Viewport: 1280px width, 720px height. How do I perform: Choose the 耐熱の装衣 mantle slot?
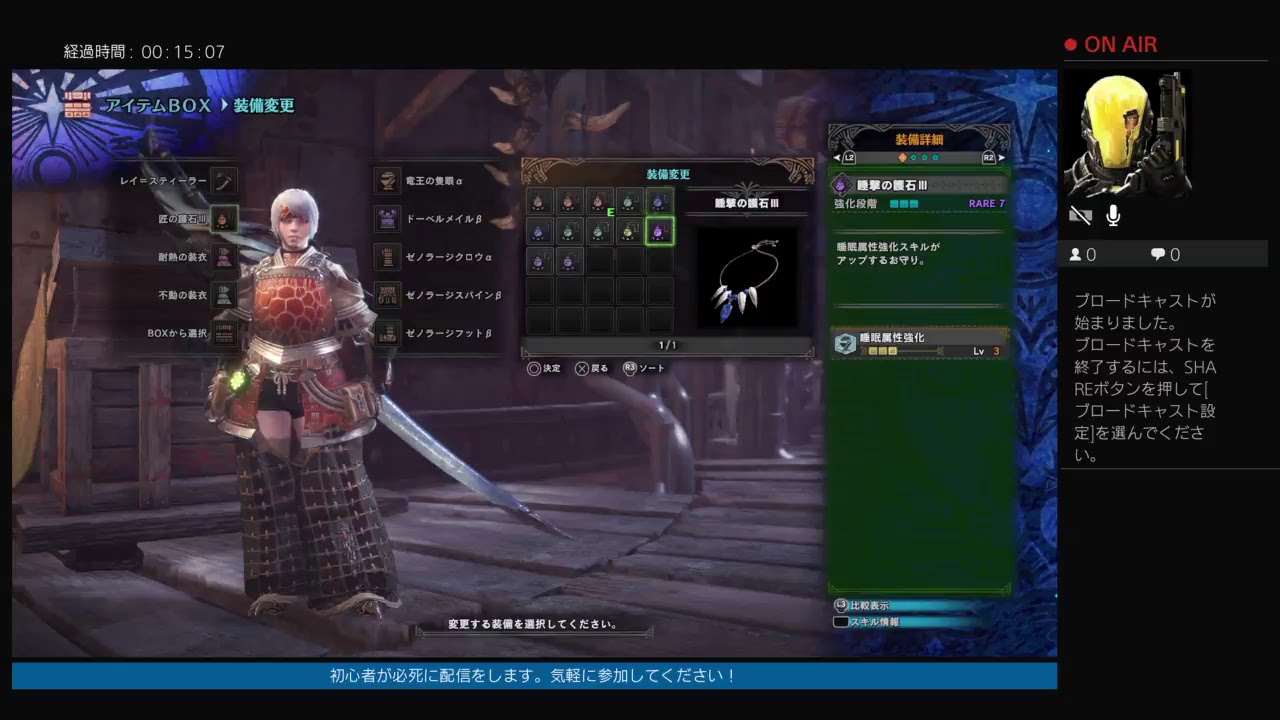[224, 257]
